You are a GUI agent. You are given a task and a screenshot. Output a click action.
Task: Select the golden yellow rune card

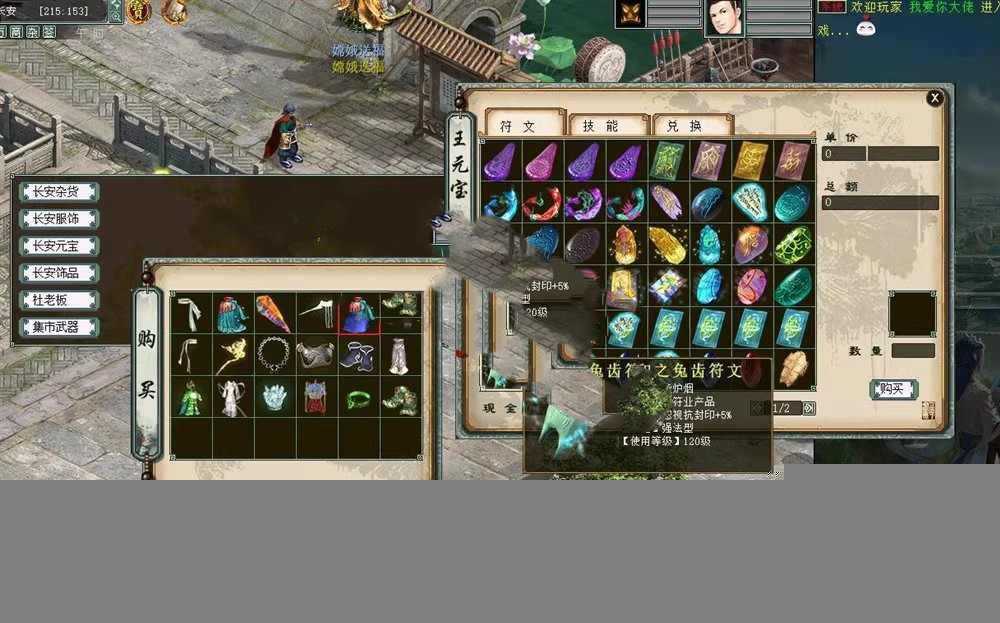(751, 160)
